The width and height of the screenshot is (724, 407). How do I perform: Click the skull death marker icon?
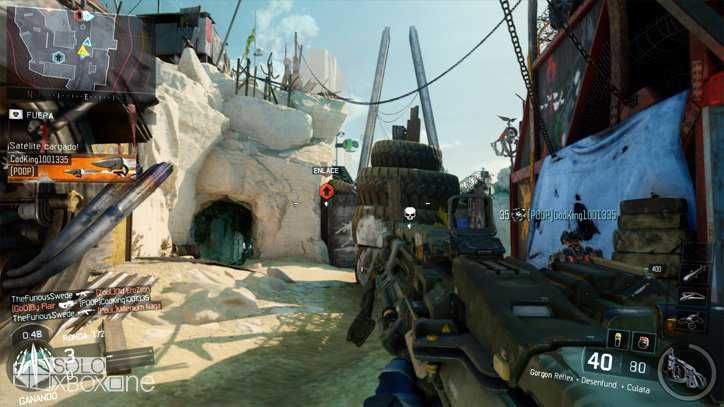point(409,213)
